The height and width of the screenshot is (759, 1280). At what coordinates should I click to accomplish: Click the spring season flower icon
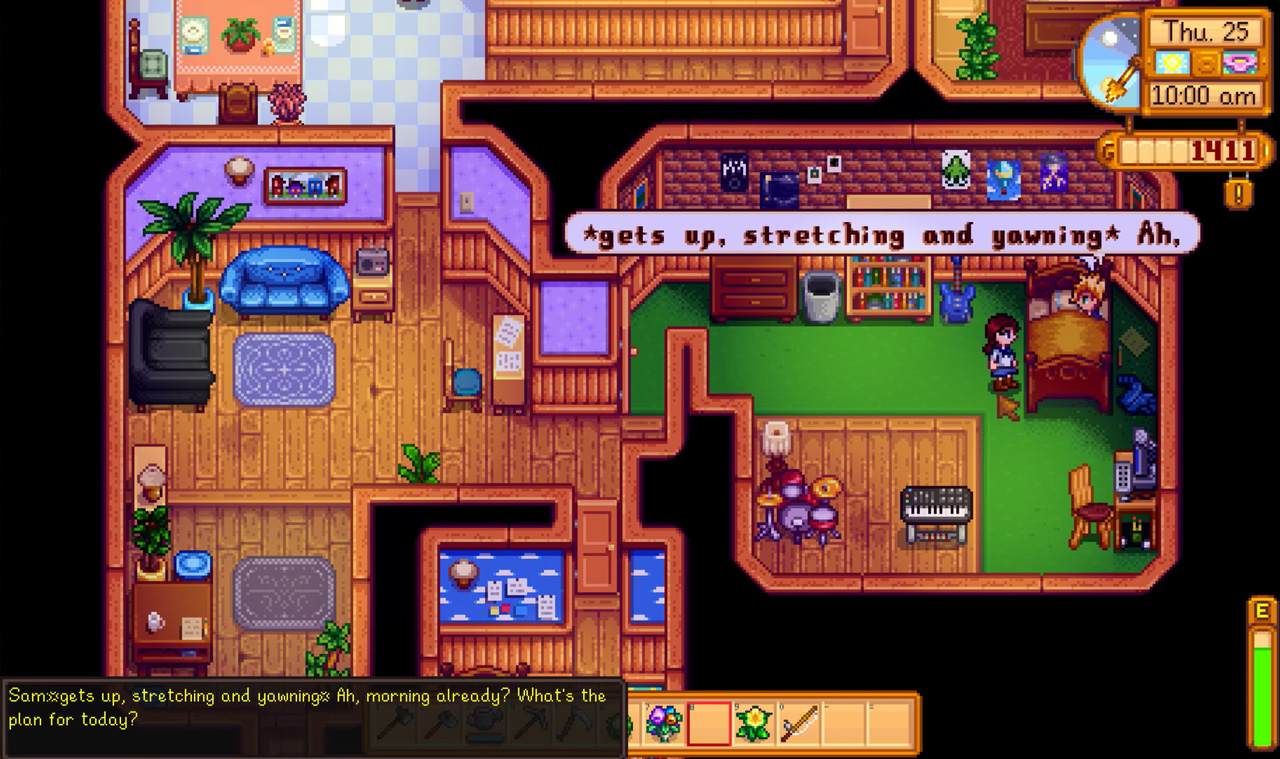[x=1239, y=64]
